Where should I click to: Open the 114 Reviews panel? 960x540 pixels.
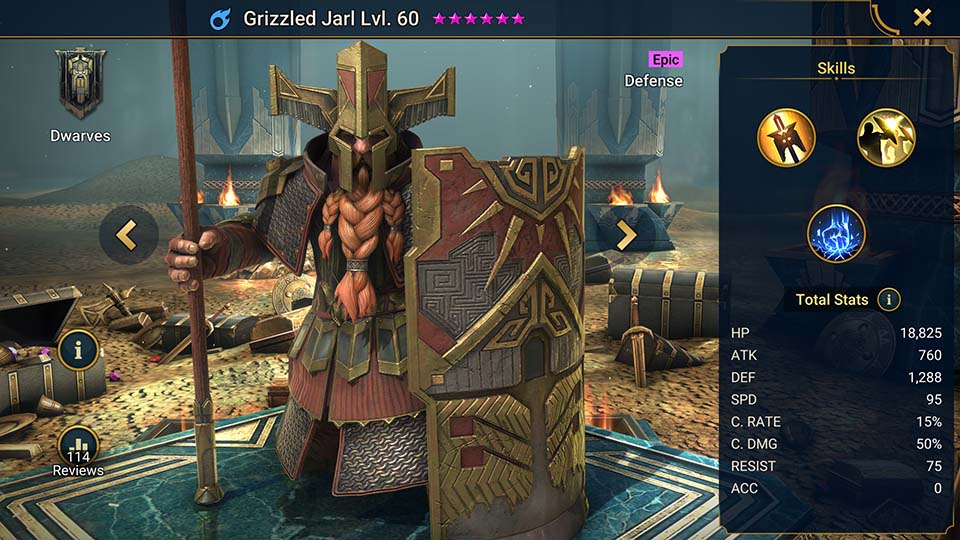78,450
